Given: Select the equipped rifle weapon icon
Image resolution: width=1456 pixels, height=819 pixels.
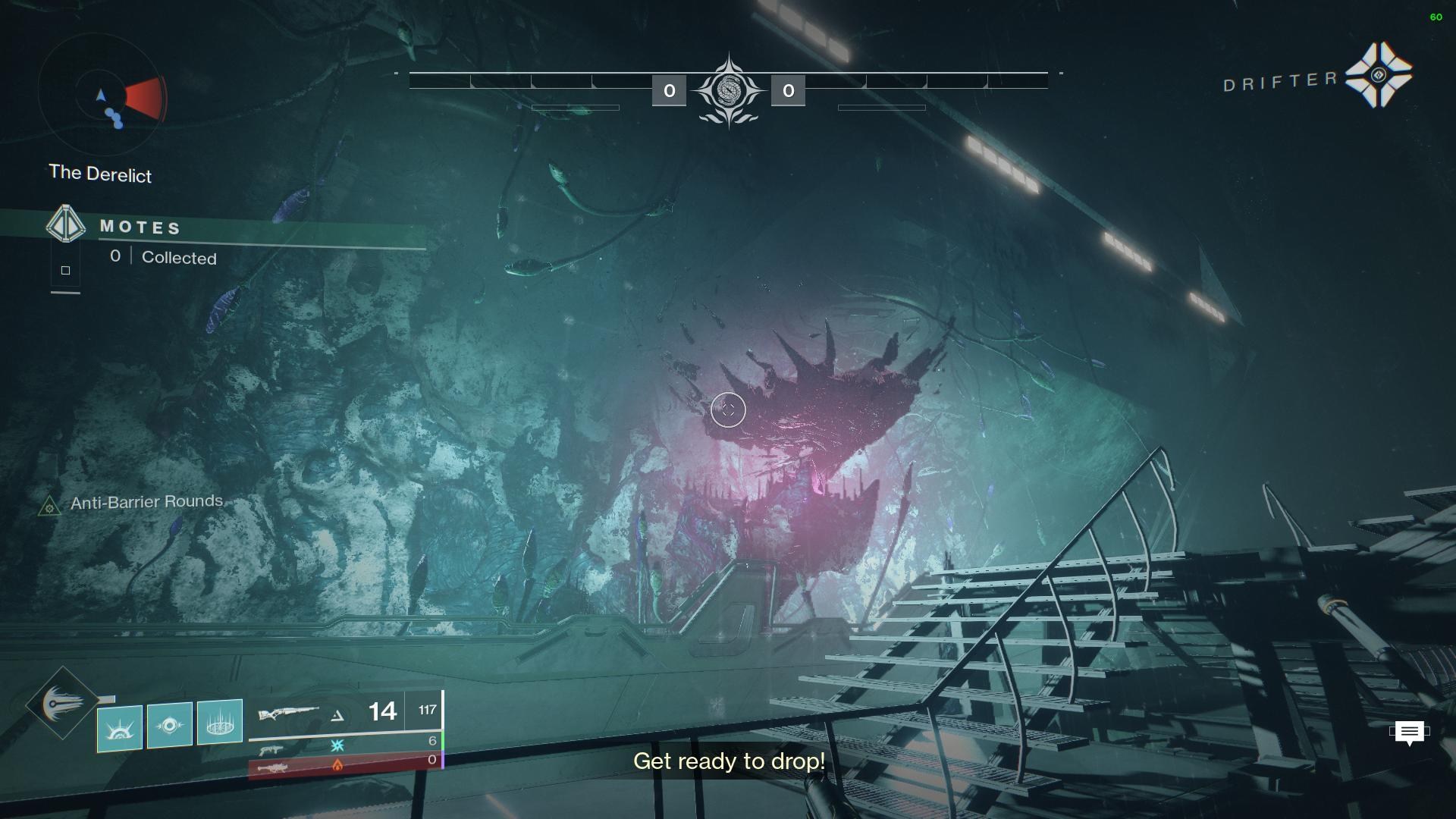Looking at the screenshot, I should click(287, 714).
